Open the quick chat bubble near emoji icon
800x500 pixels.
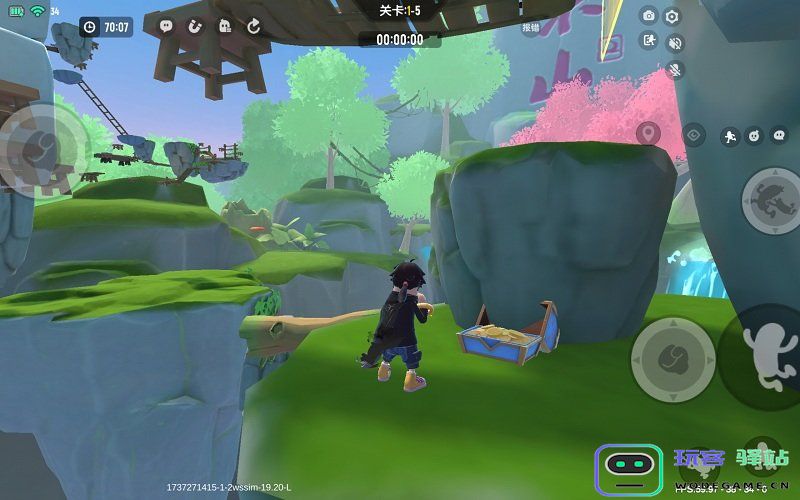pos(779,135)
